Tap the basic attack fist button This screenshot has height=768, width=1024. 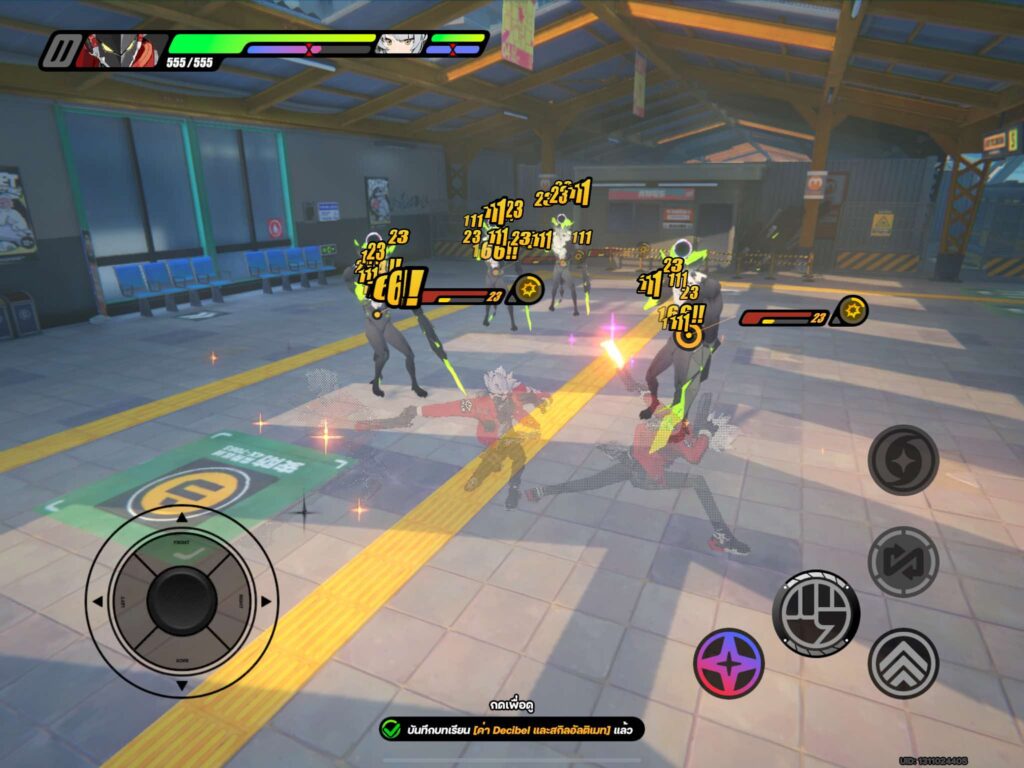817,613
